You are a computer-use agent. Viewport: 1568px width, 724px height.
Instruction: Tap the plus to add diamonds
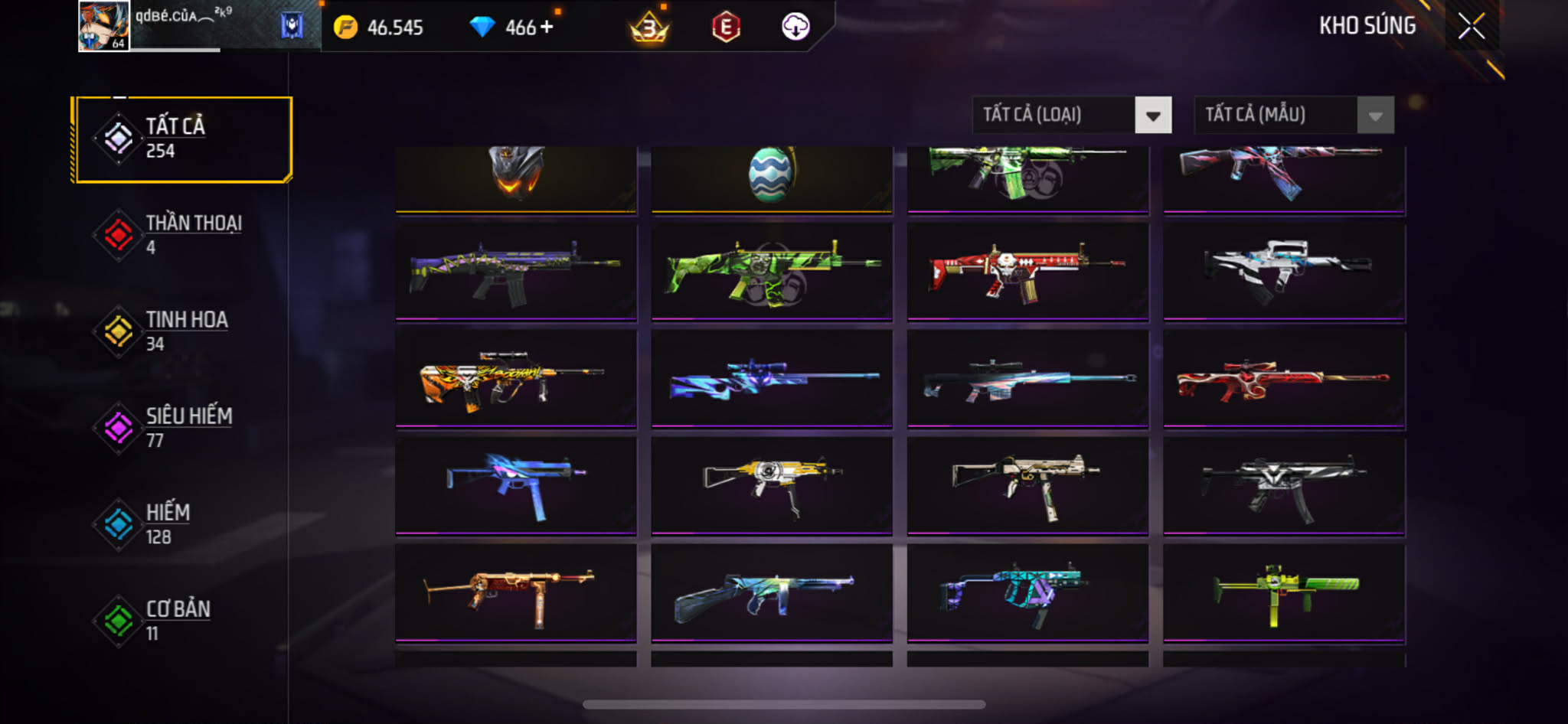coord(547,27)
